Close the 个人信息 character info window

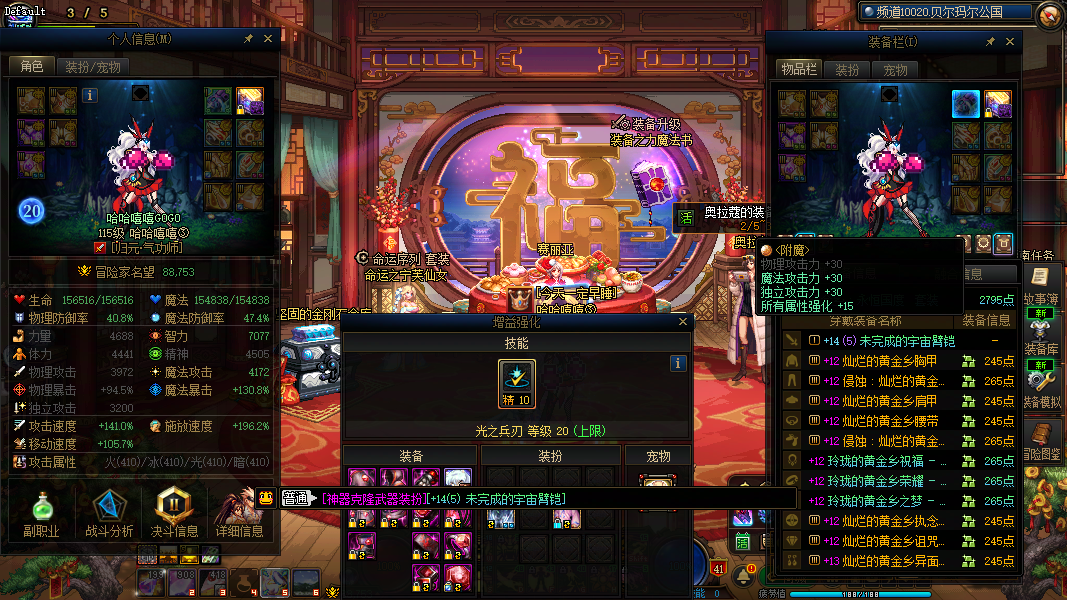268,39
